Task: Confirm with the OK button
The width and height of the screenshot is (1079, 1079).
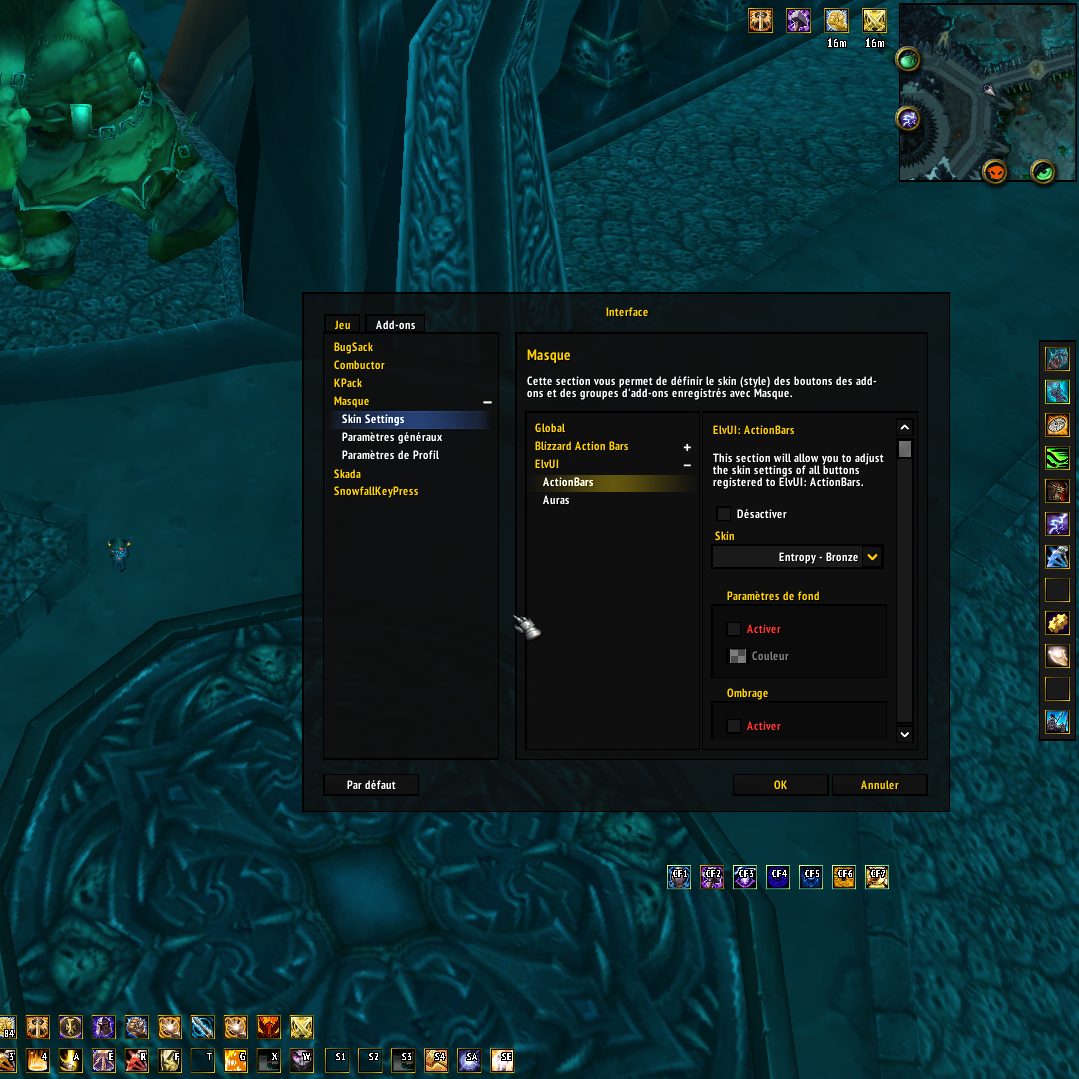Action: (780, 785)
